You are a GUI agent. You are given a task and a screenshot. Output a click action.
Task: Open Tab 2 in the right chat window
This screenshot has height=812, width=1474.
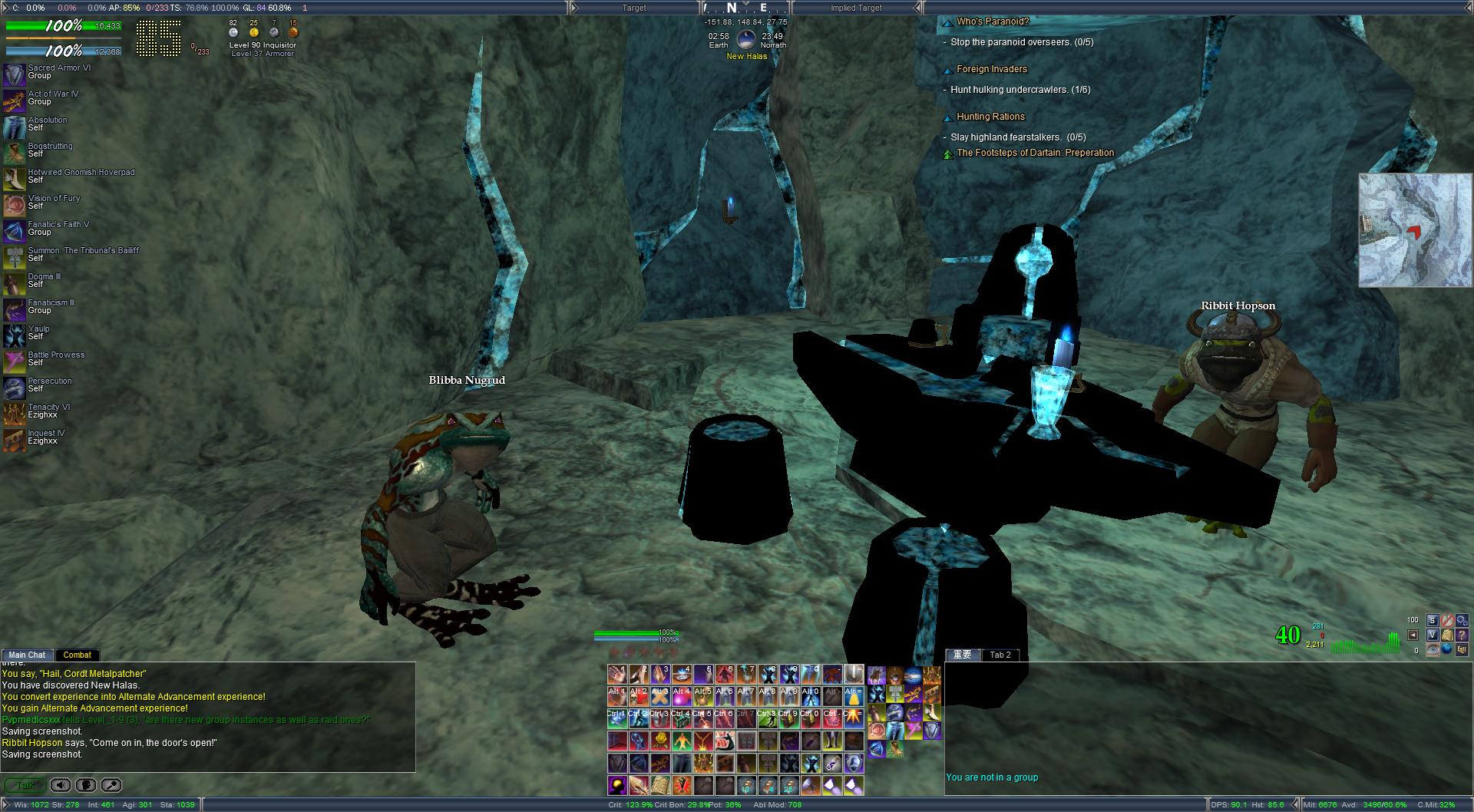[x=1000, y=655]
